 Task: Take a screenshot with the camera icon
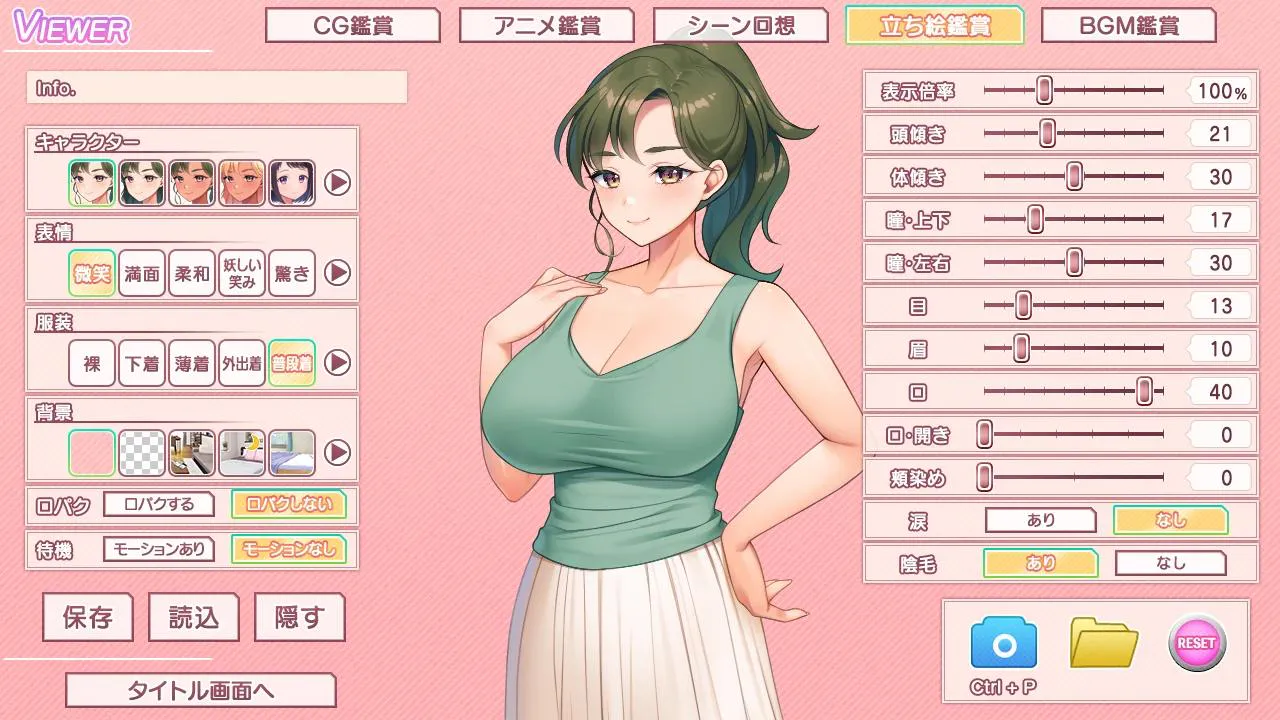[x=1003, y=643]
